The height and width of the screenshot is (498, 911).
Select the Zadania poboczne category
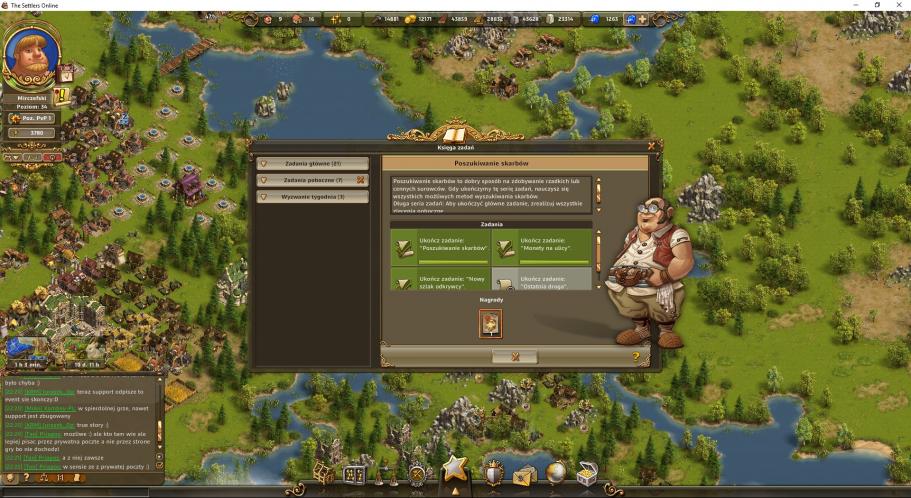coord(313,180)
